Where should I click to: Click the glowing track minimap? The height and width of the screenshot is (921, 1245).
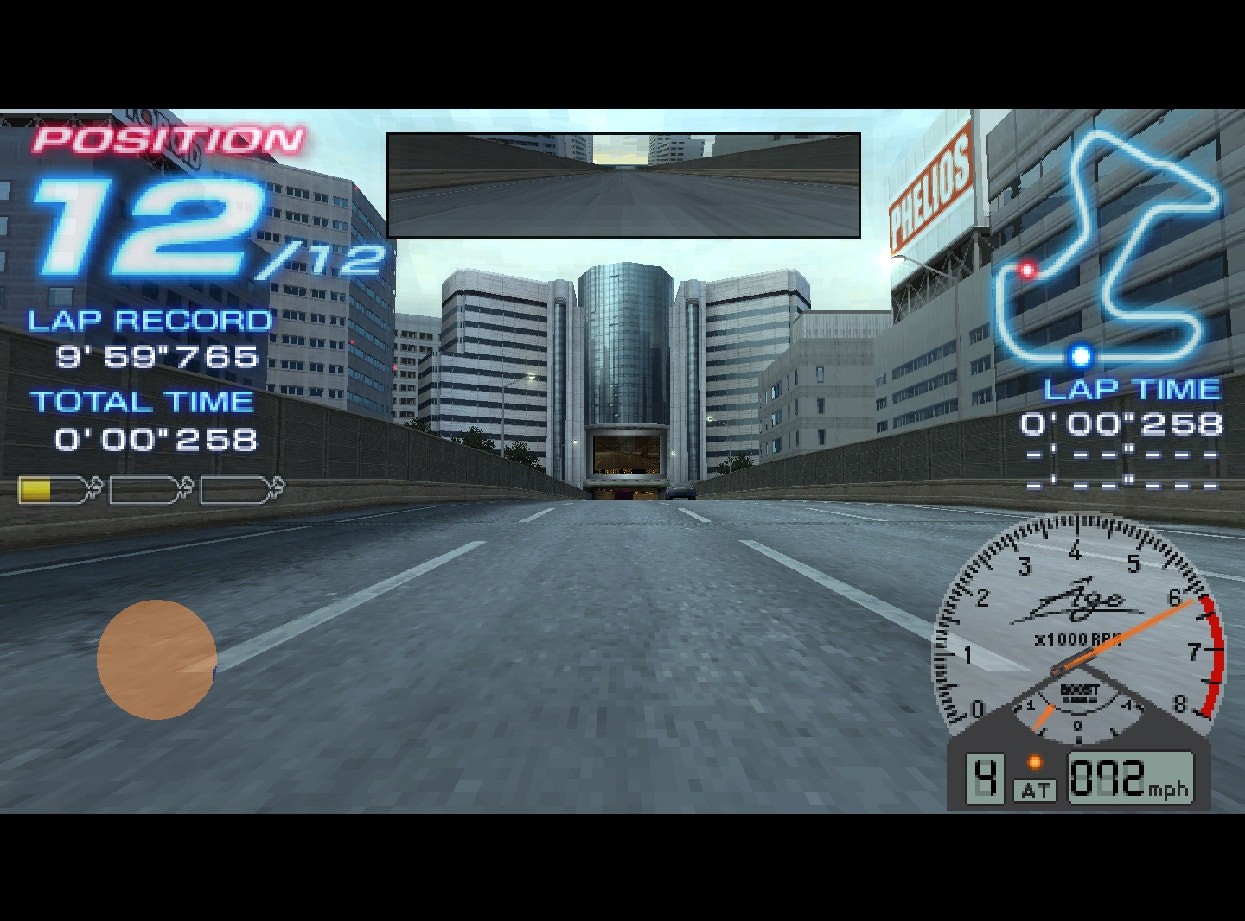tap(1108, 250)
